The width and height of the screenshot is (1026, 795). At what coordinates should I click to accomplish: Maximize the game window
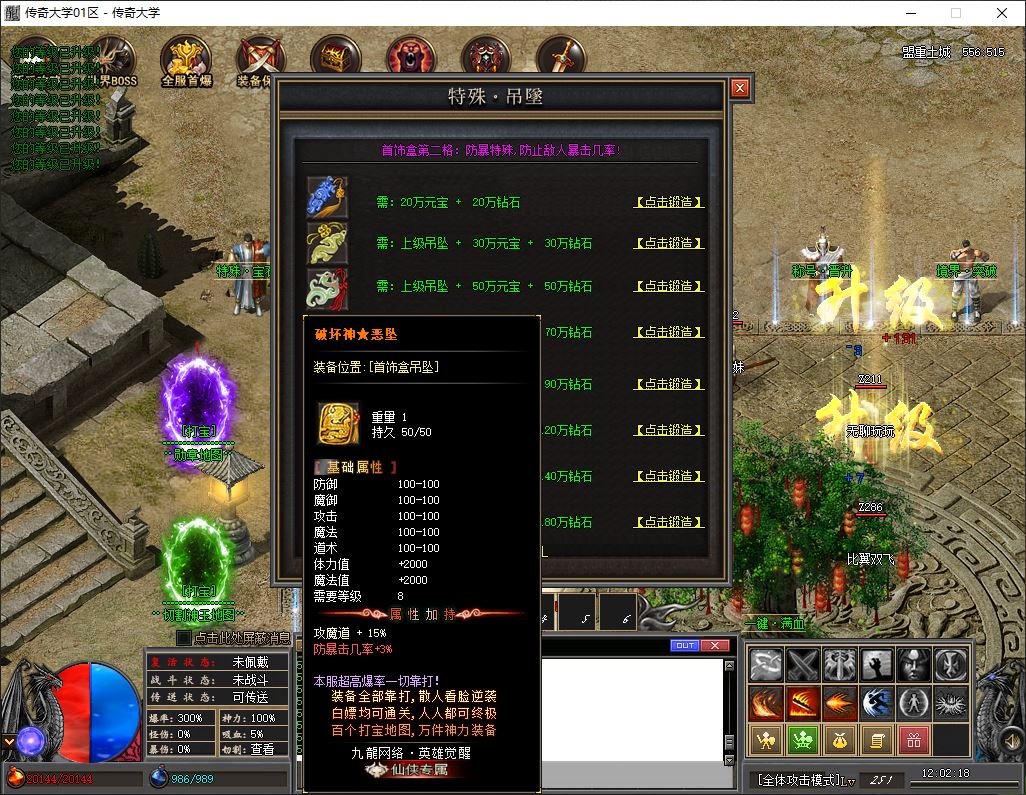click(x=955, y=13)
